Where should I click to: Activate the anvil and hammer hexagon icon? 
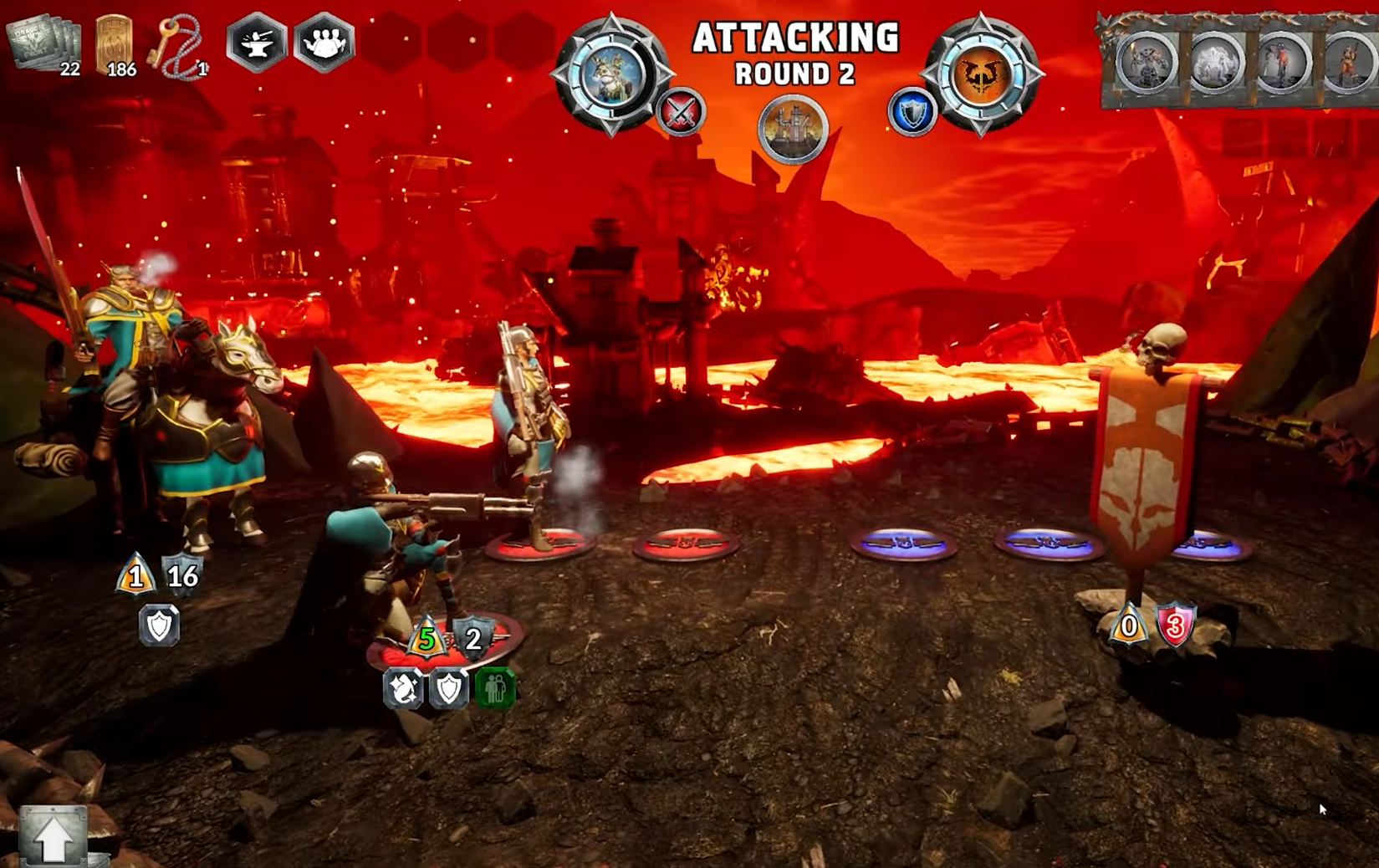point(257,41)
